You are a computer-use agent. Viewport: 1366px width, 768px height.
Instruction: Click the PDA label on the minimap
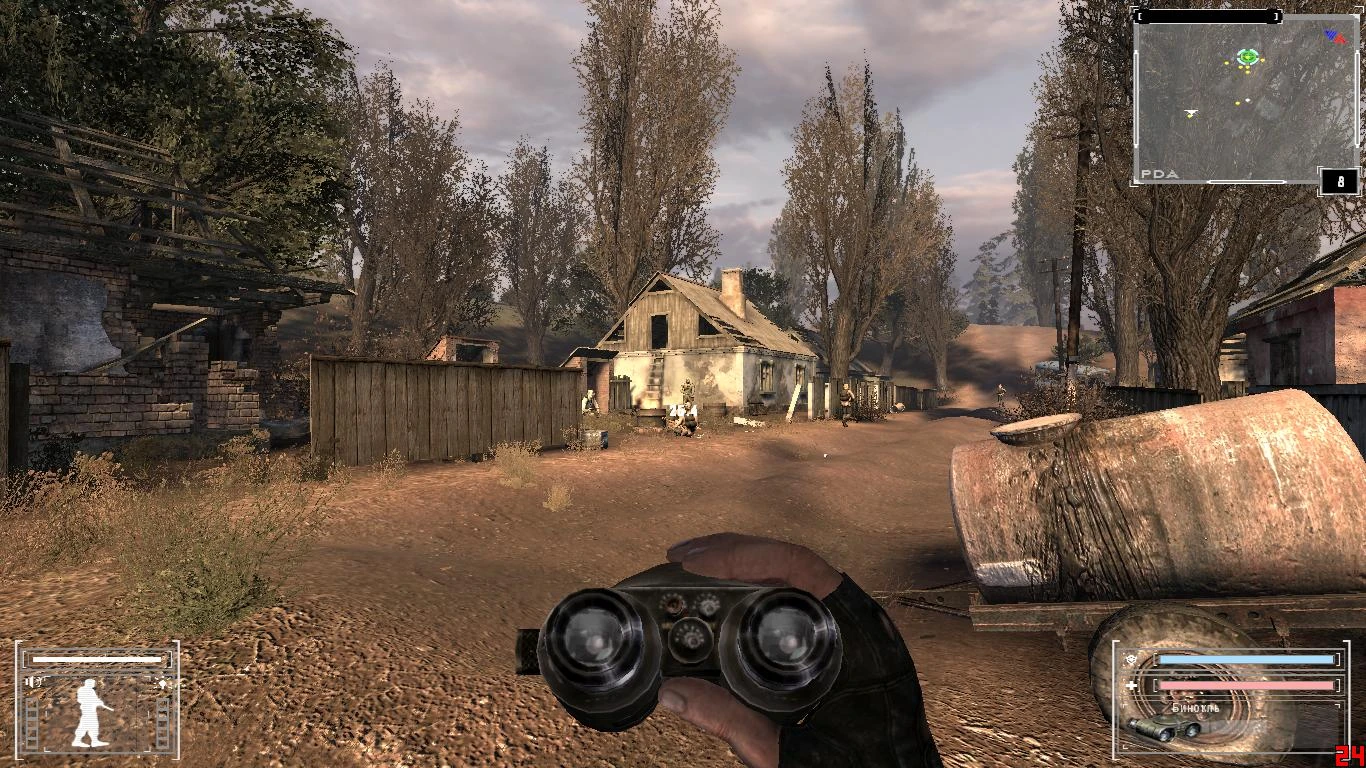click(1157, 173)
